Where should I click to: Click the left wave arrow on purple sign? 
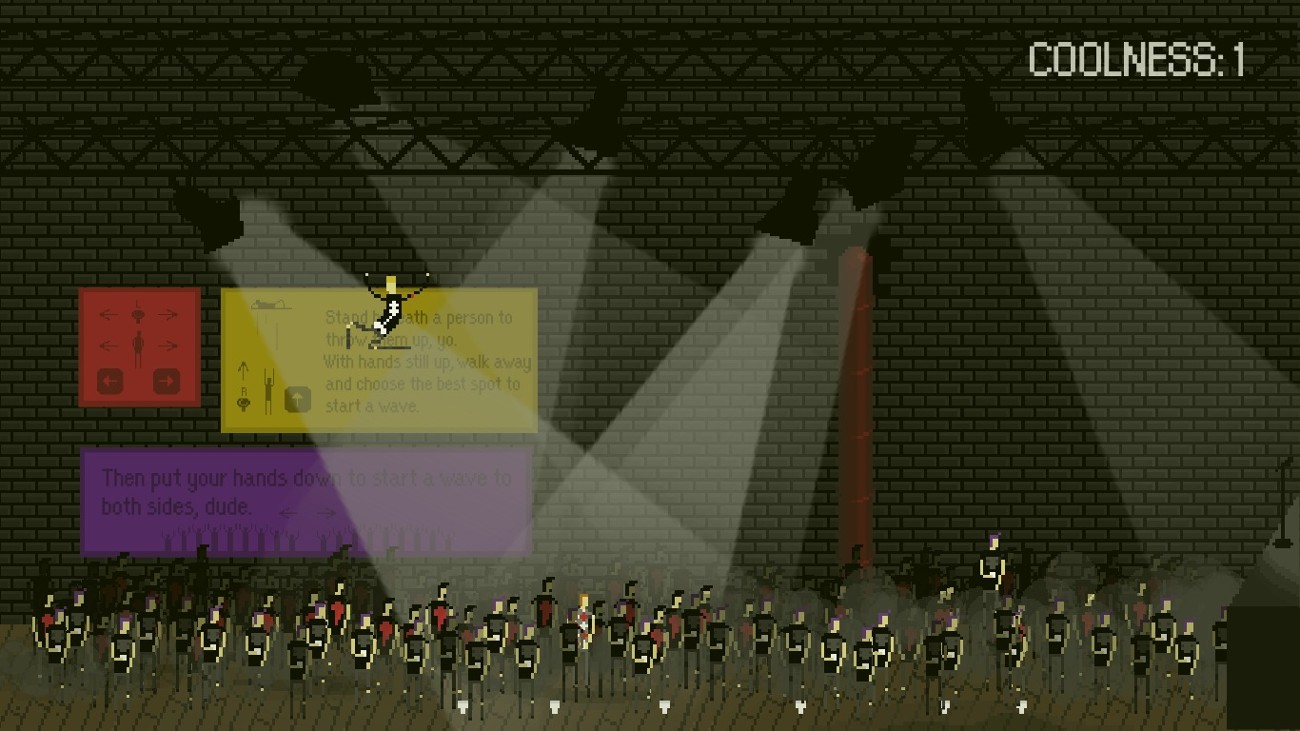pos(290,512)
